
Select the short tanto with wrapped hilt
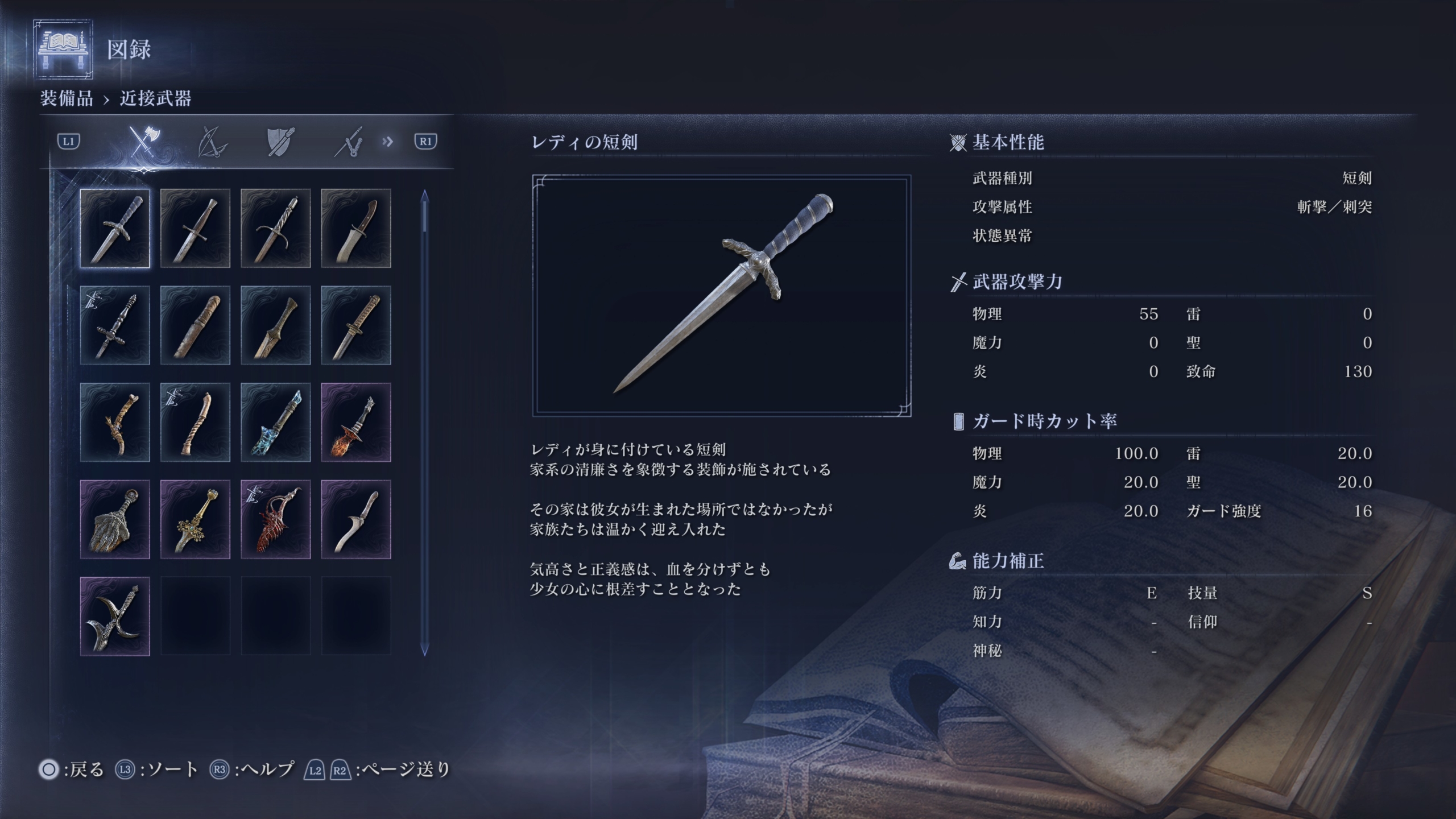pos(356,325)
